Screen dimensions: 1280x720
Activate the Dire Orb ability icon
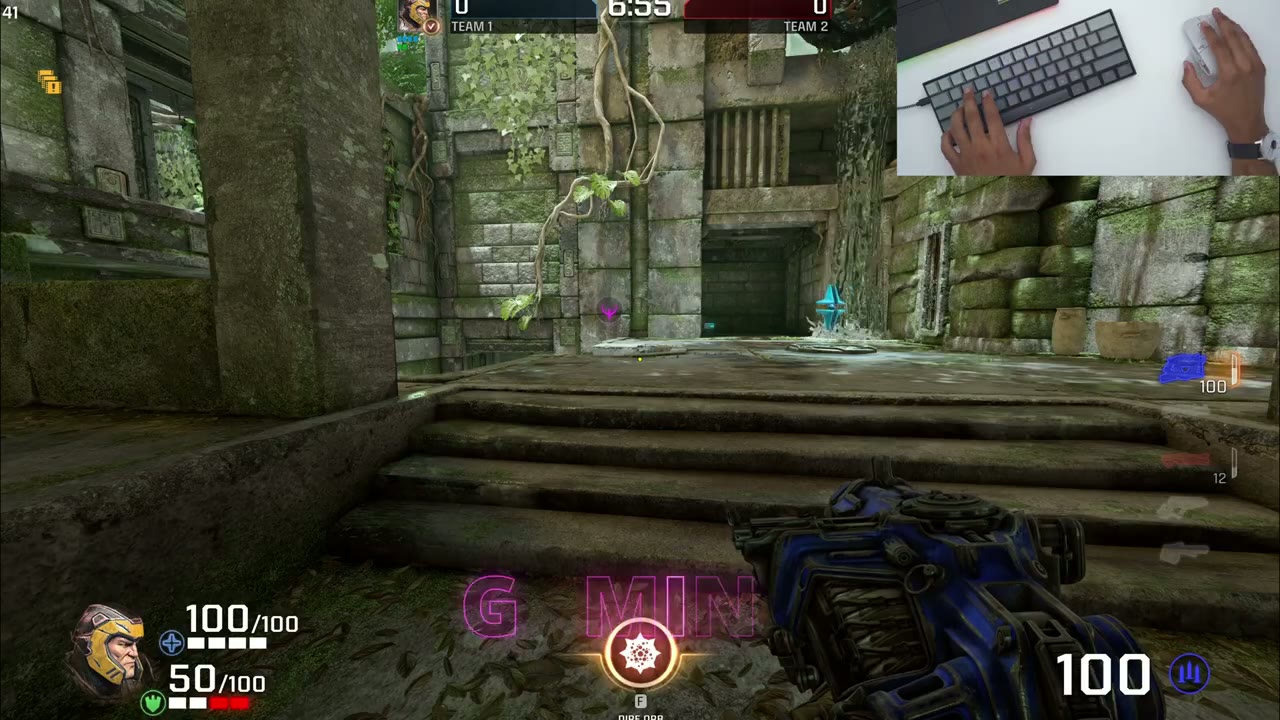click(640, 652)
